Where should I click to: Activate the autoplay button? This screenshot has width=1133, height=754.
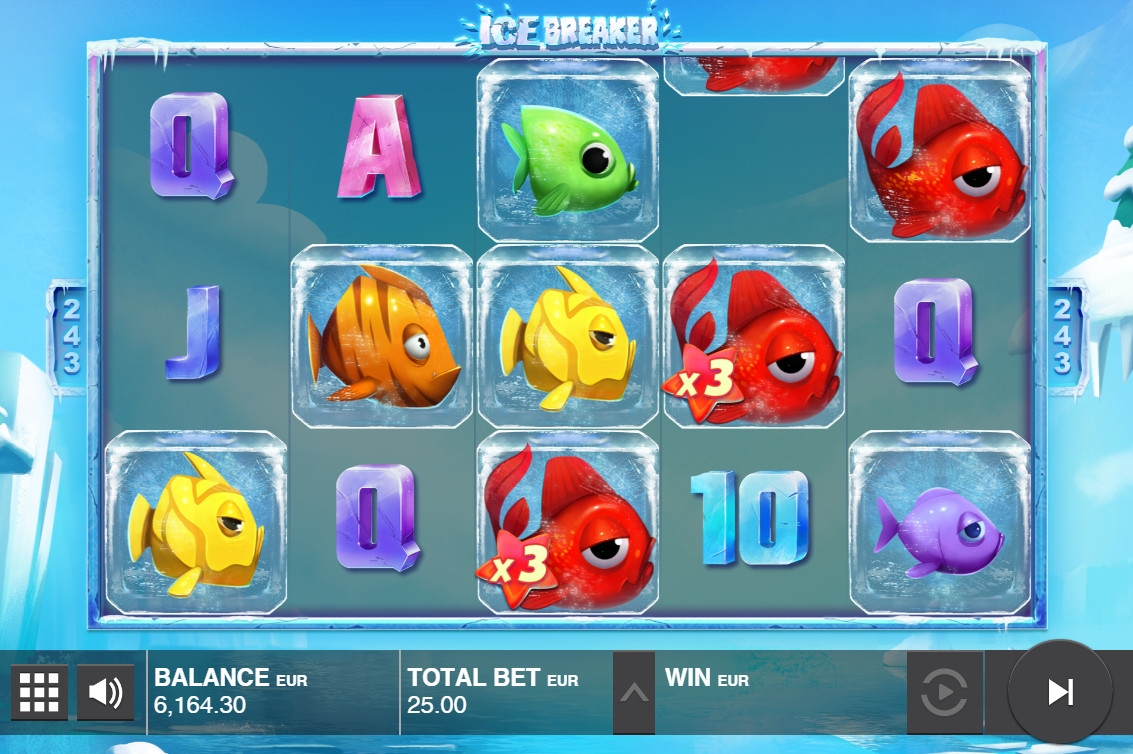point(944,692)
